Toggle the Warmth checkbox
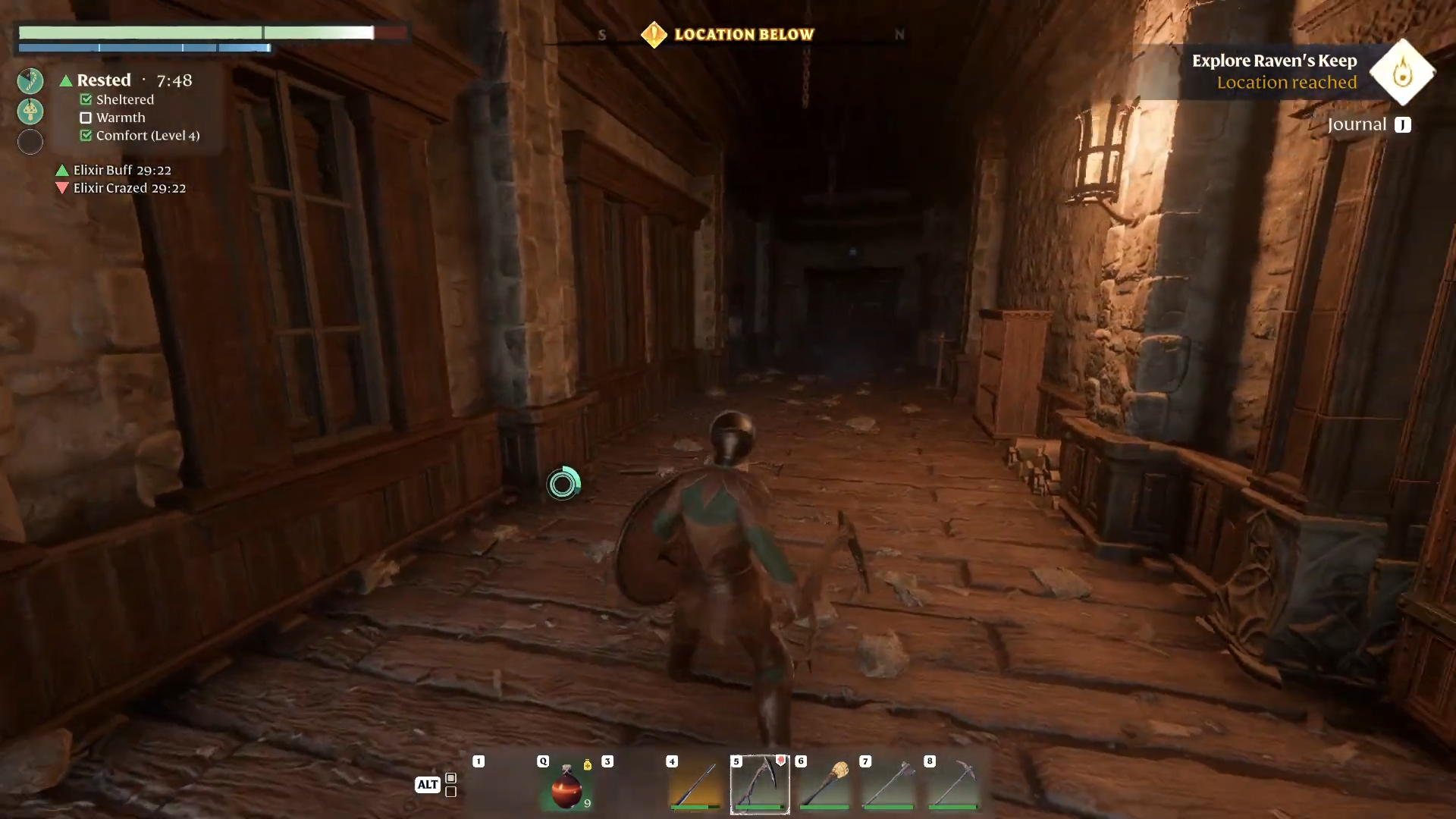This screenshot has width=1456, height=819. (x=86, y=118)
